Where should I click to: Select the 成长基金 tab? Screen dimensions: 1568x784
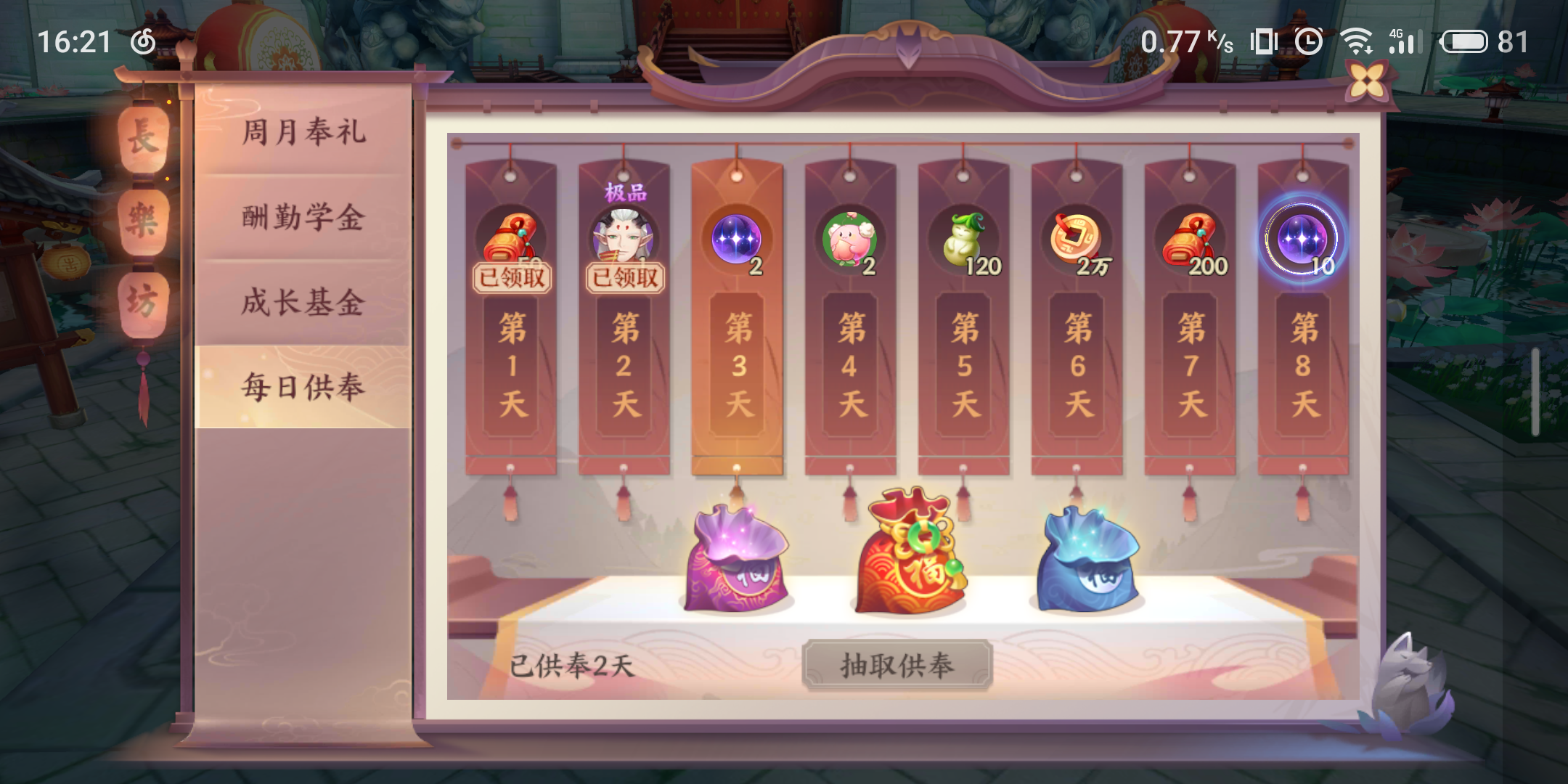[303, 302]
